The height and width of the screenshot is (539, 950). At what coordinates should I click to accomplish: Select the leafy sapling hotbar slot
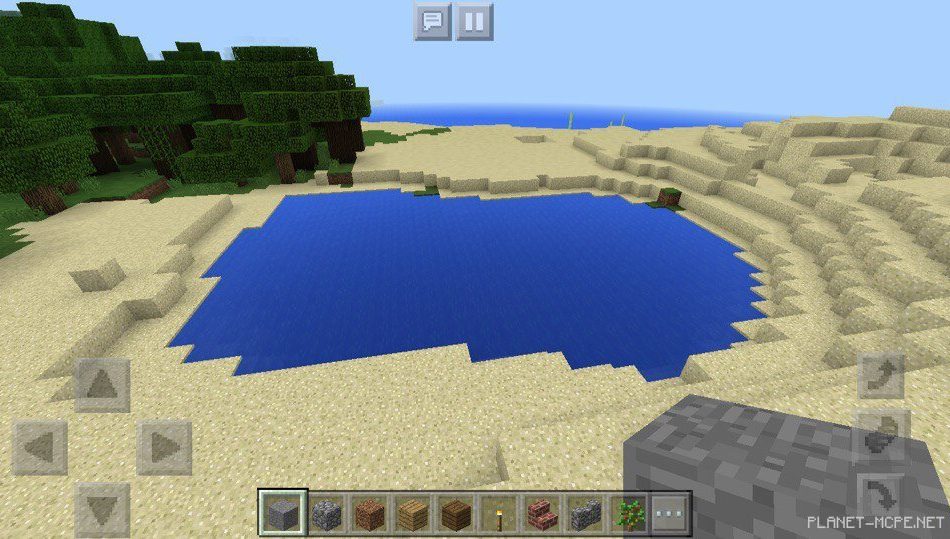click(x=628, y=514)
